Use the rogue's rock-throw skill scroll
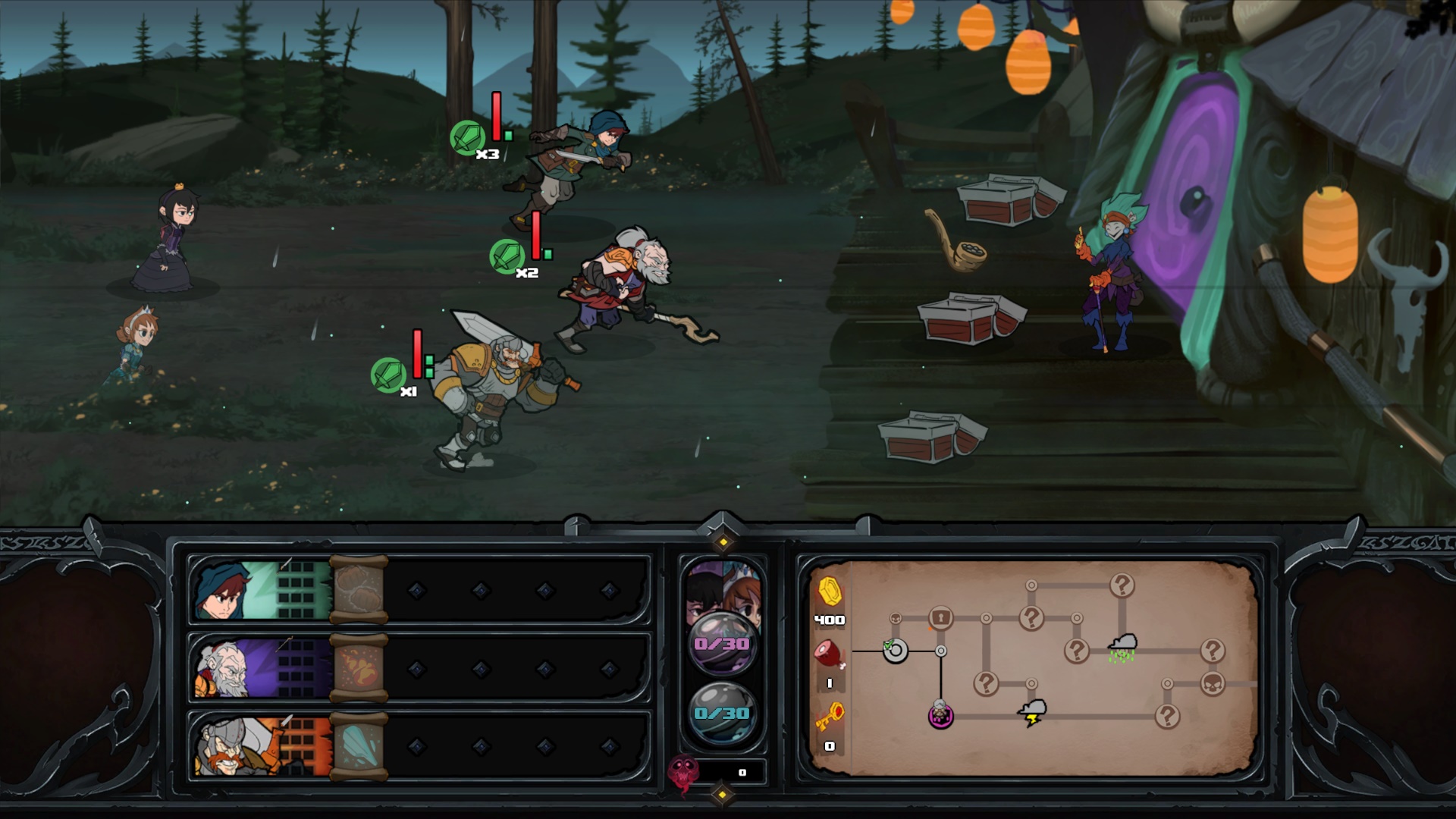The width and height of the screenshot is (1456, 819). click(x=359, y=590)
